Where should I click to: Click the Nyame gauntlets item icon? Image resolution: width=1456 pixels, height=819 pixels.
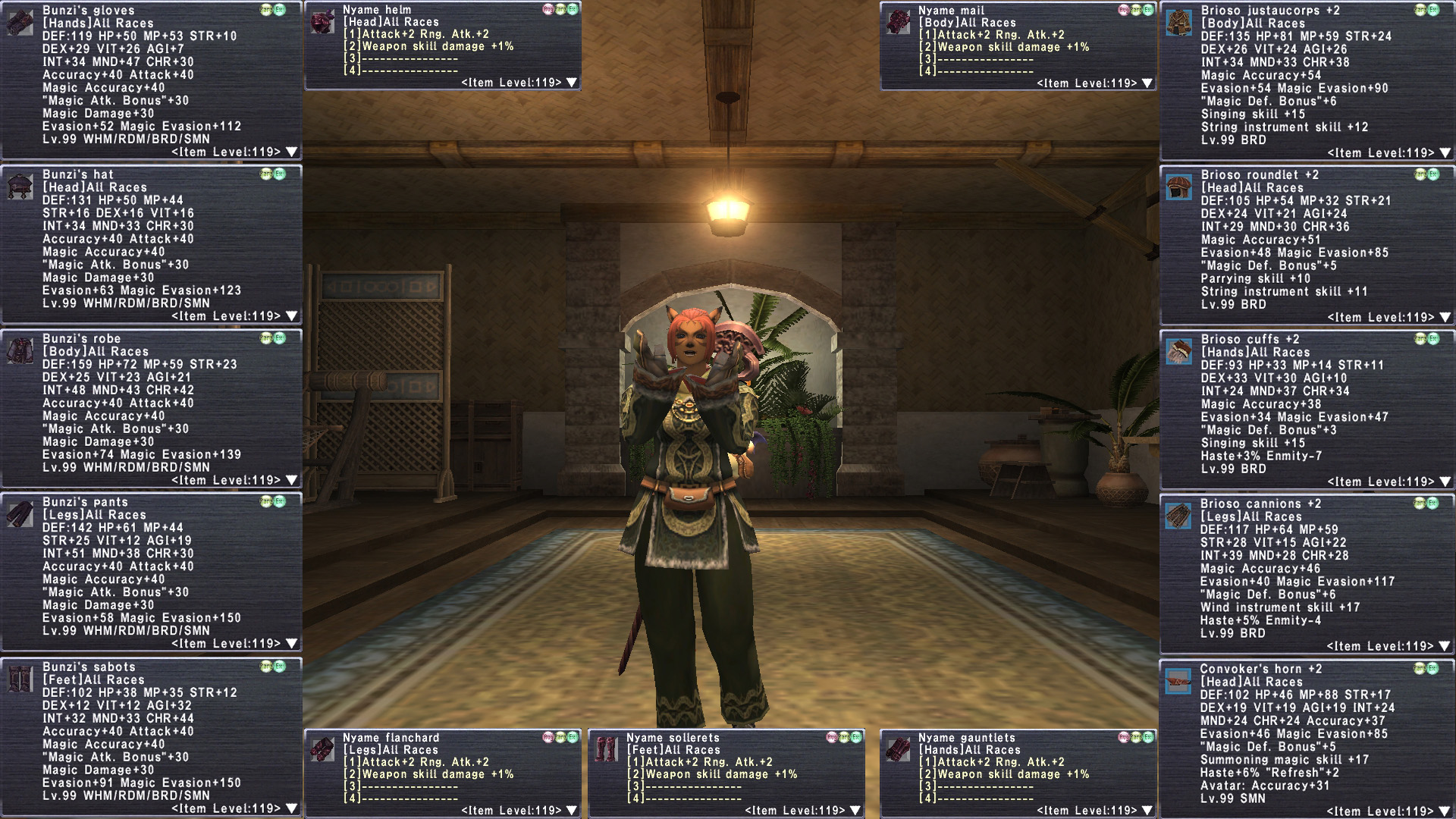click(x=899, y=749)
